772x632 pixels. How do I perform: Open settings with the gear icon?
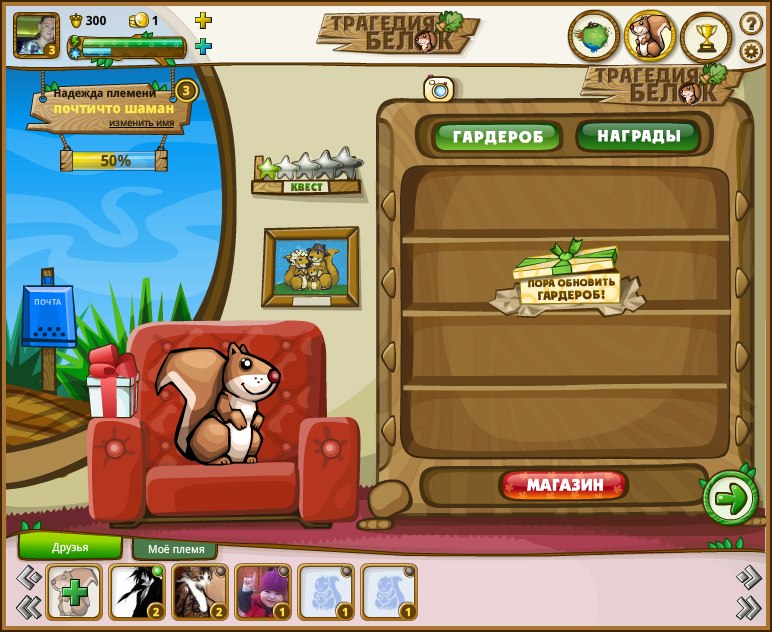pyautogui.click(x=750, y=50)
